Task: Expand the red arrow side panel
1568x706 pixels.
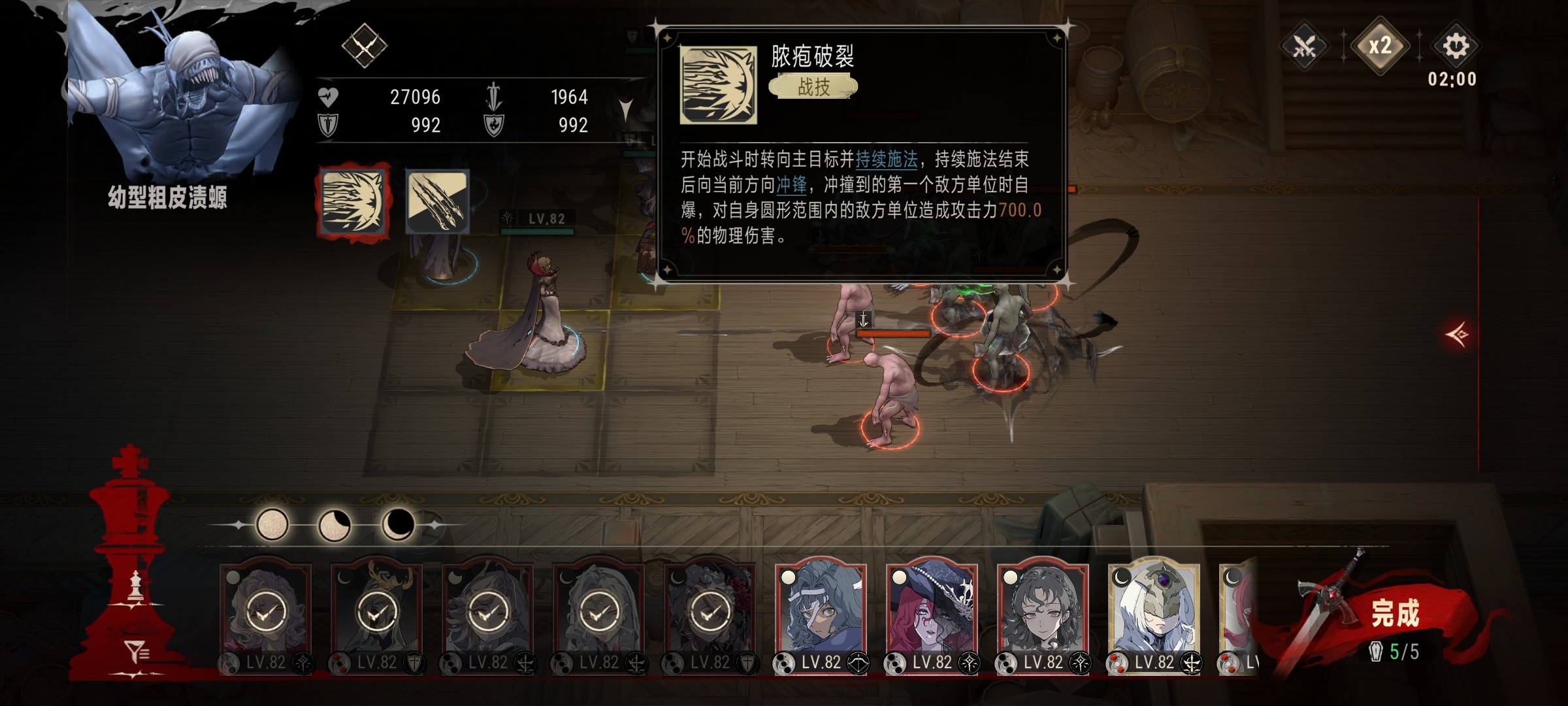Action: click(1458, 335)
